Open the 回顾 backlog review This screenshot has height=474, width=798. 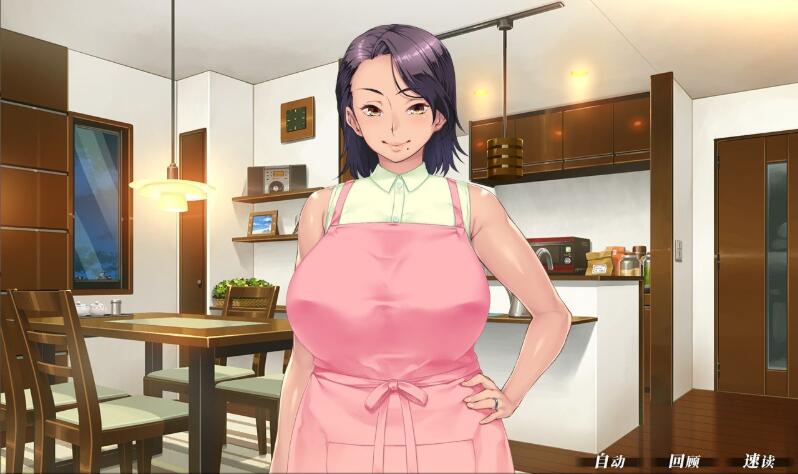coord(684,461)
